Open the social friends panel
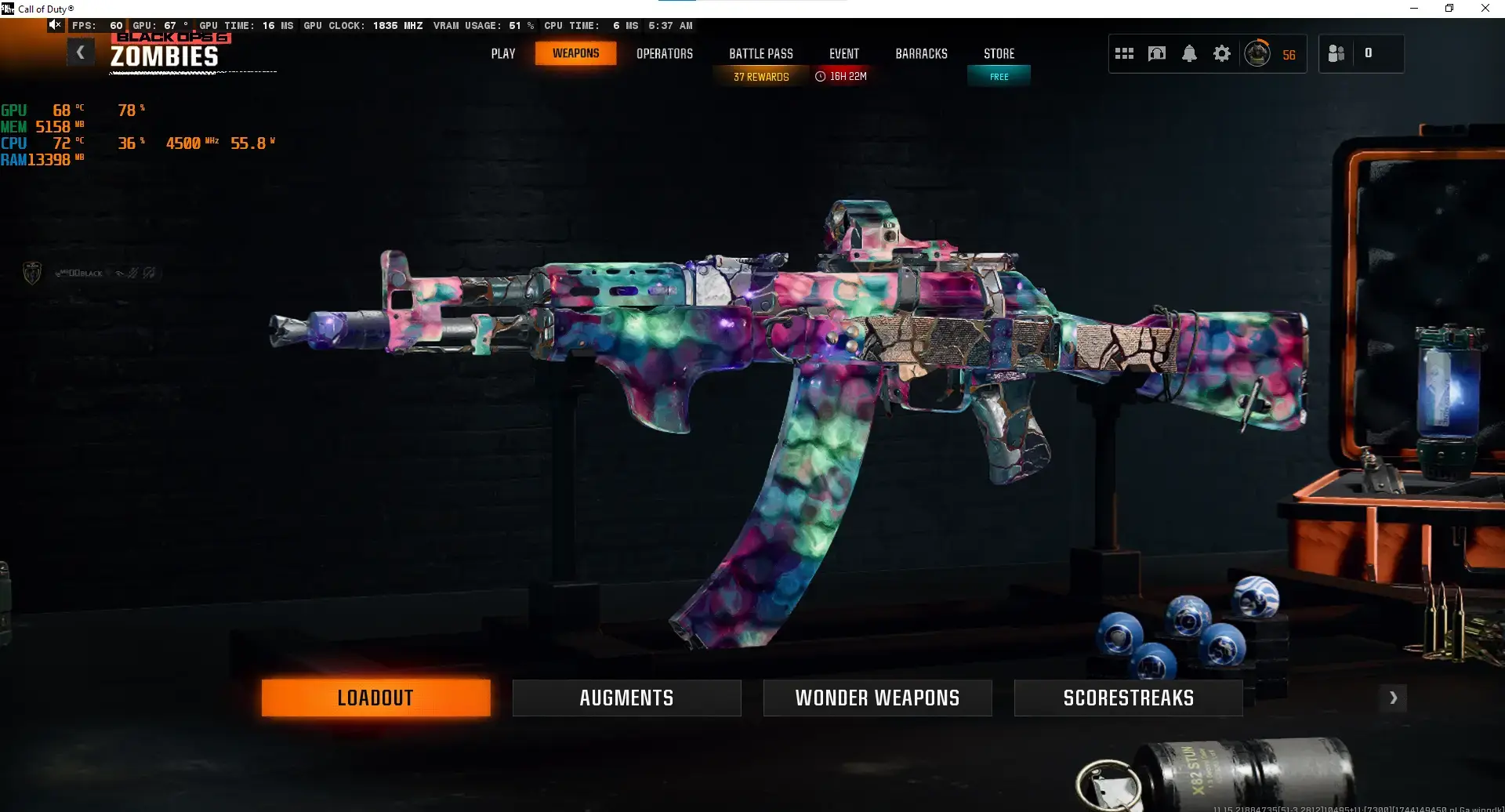Viewport: 1505px width, 812px height. pos(1338,53)
